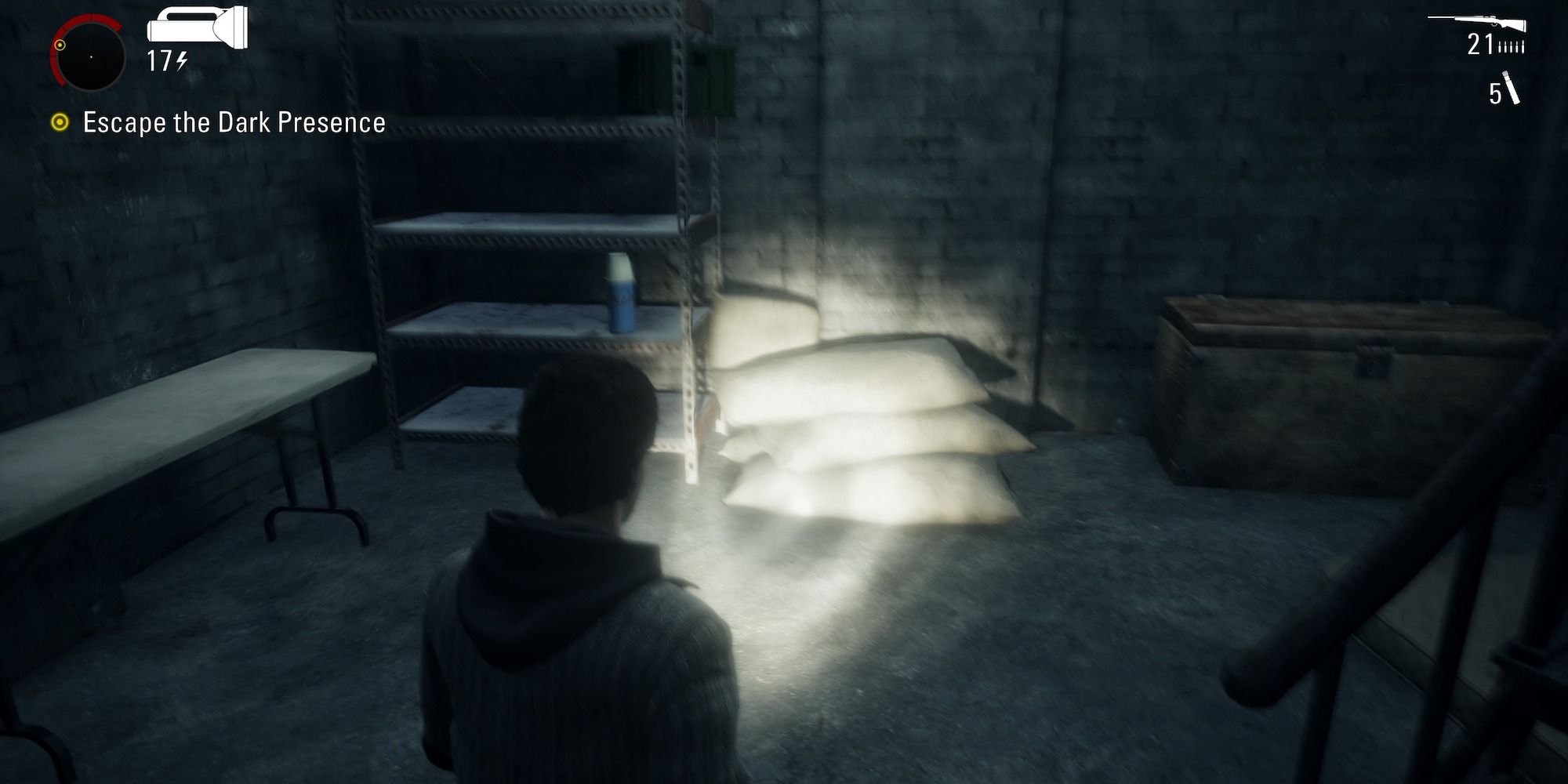Click the yellow objective marker dot

[60, 122]
